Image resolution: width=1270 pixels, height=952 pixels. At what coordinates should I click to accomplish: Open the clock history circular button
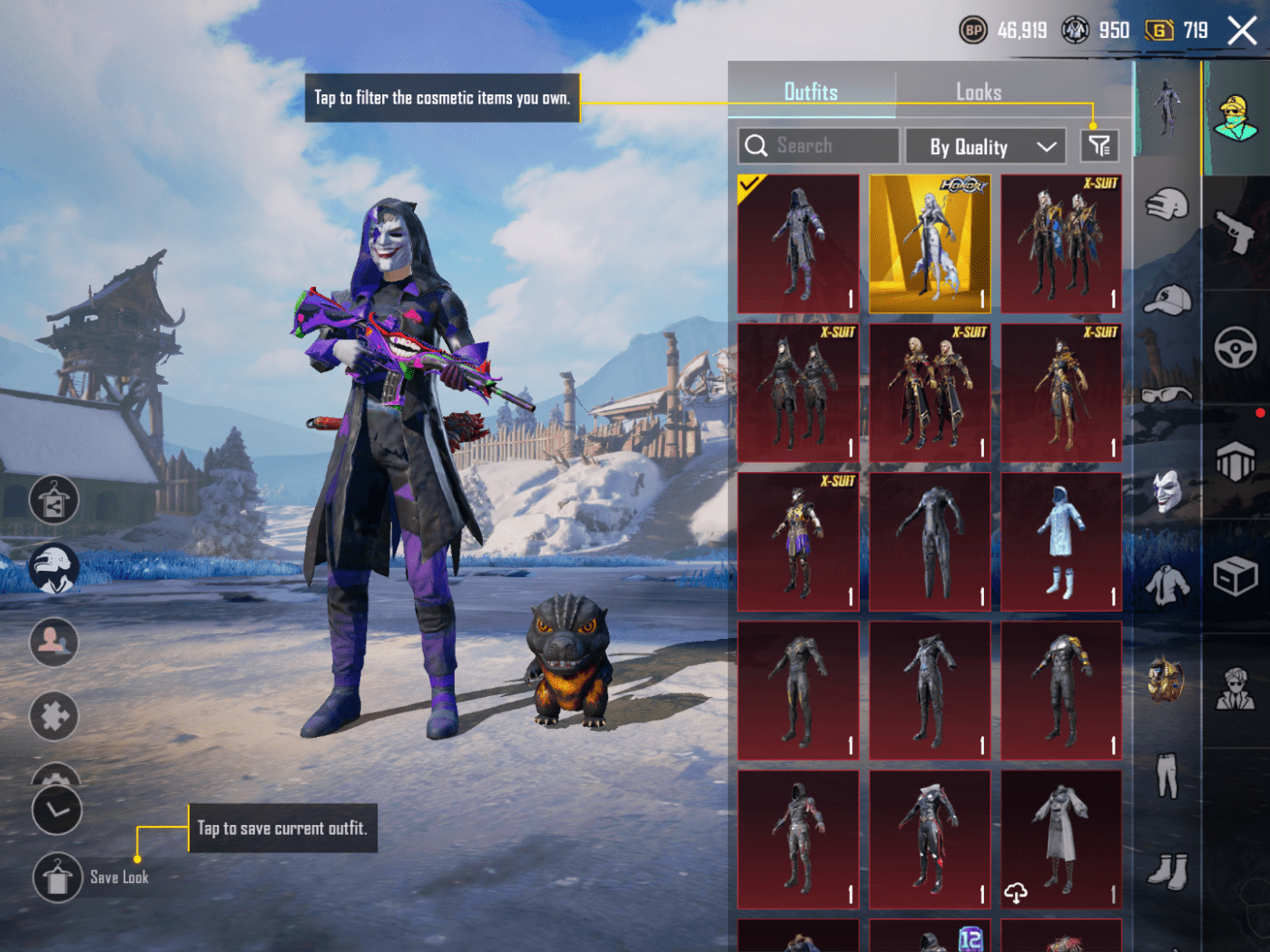pyautogui.click(x=56, y=809)
